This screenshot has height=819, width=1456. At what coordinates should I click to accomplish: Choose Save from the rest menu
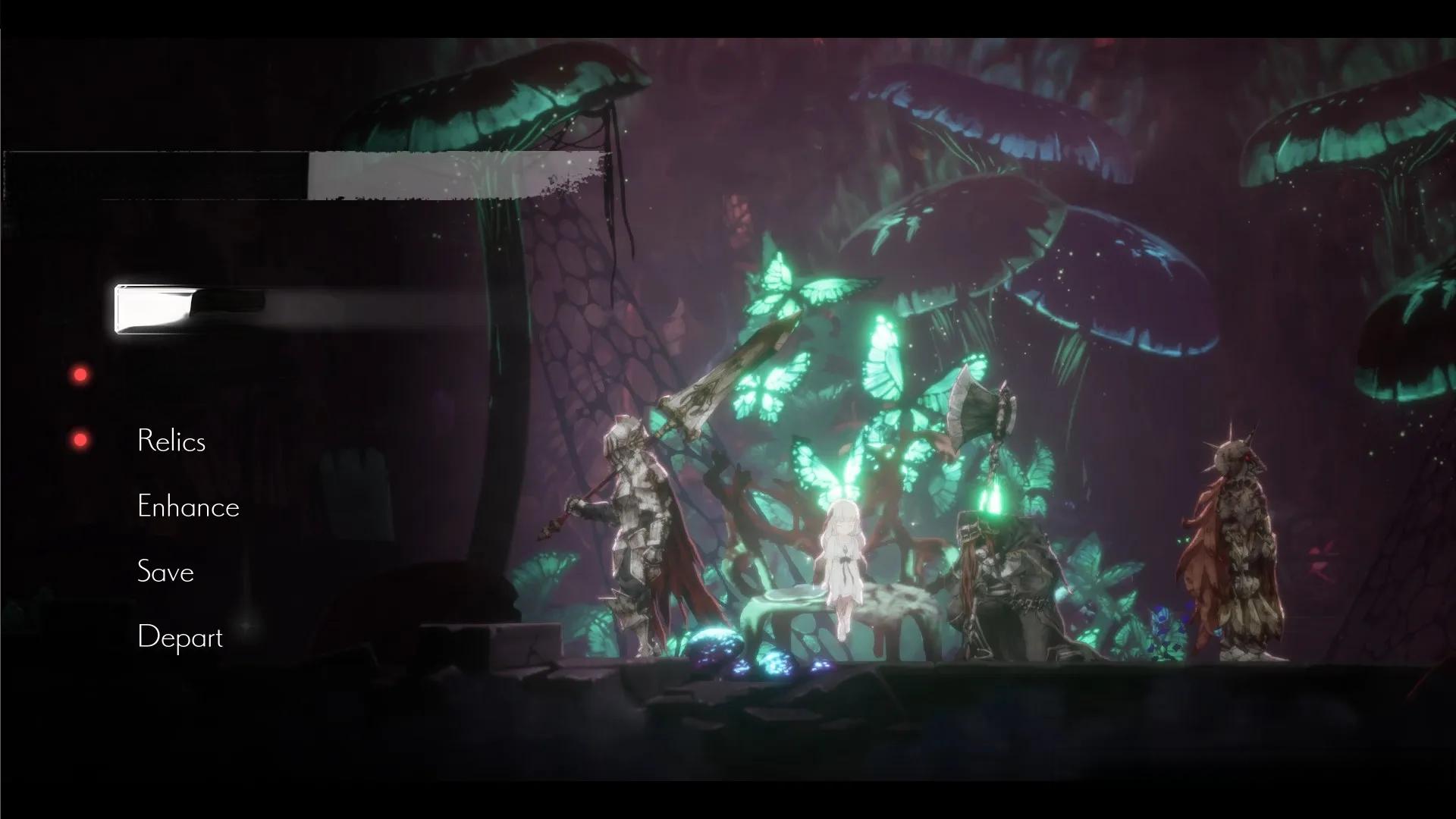point(165,572)
